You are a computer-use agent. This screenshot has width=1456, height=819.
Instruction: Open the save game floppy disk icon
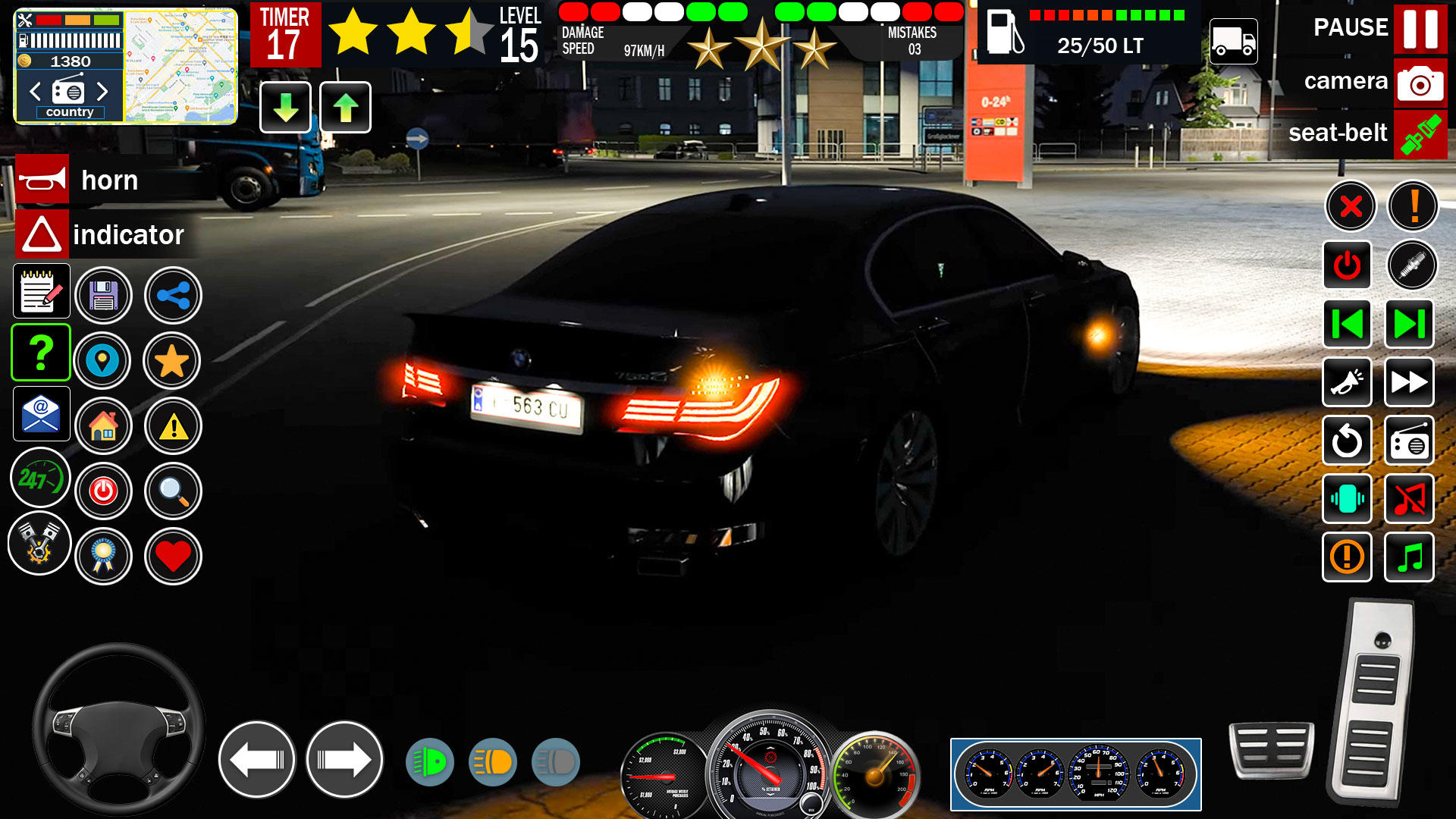click(x=105, y=296)
